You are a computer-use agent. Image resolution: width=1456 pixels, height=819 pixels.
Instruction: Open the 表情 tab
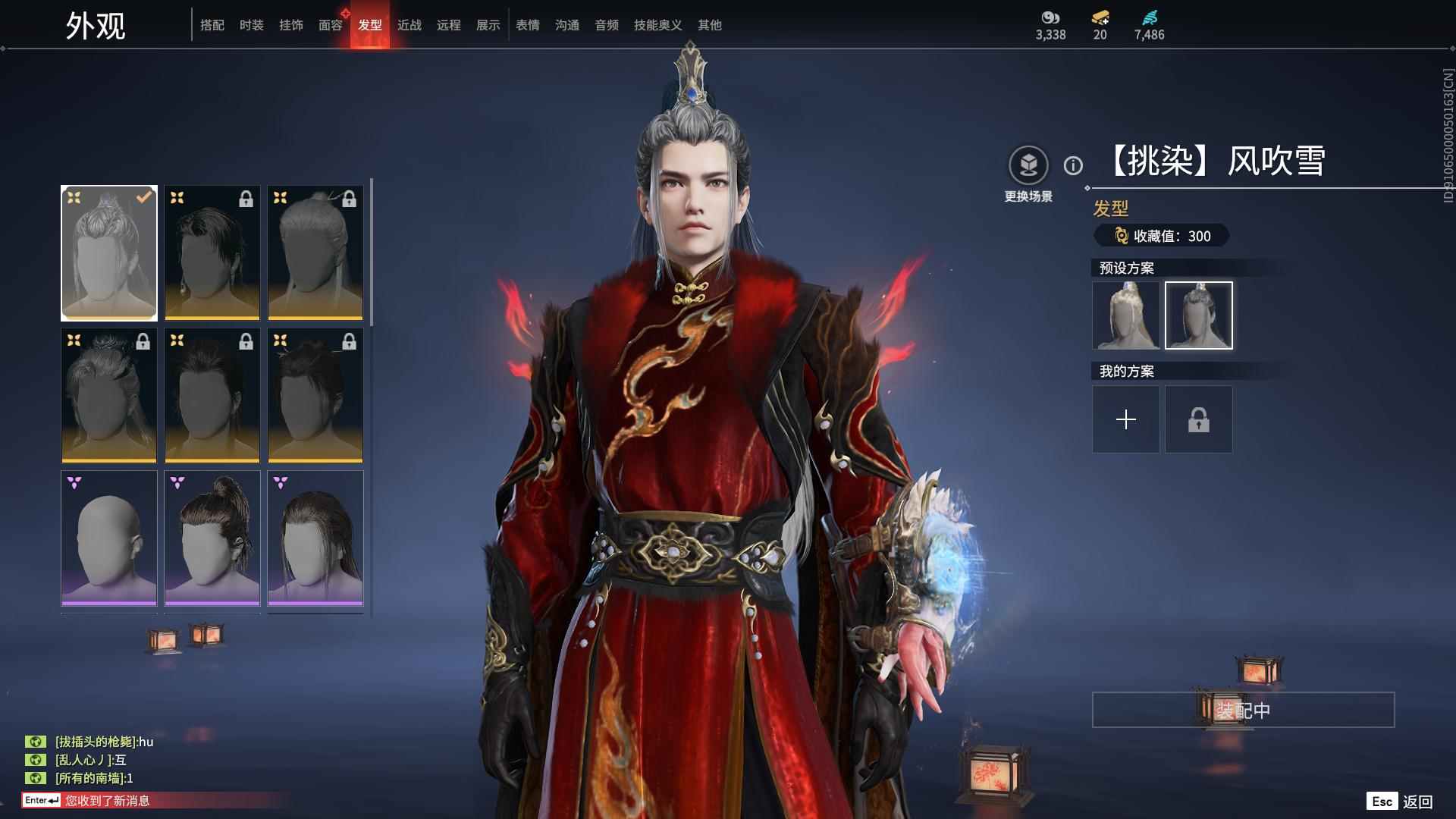[x=527, y=25]
